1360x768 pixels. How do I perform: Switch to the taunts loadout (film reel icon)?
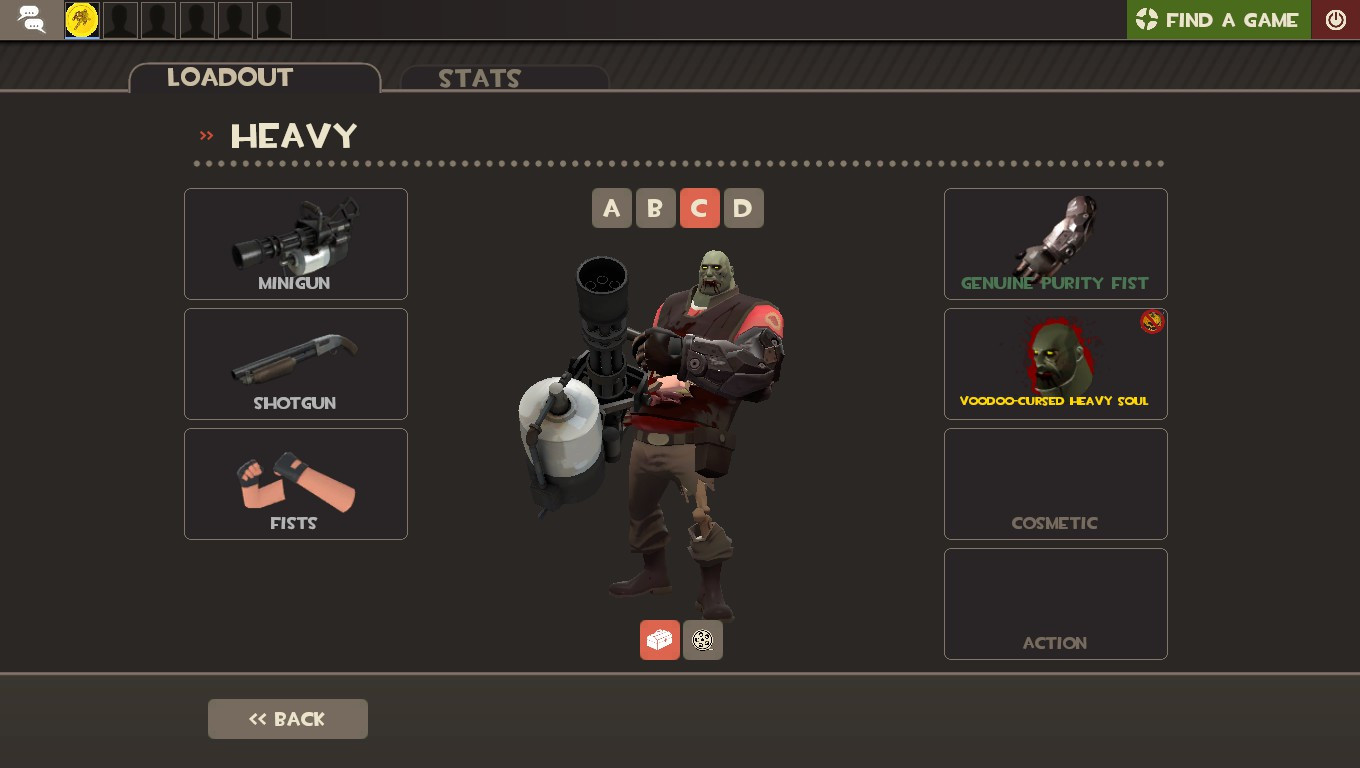coord(702,640)
